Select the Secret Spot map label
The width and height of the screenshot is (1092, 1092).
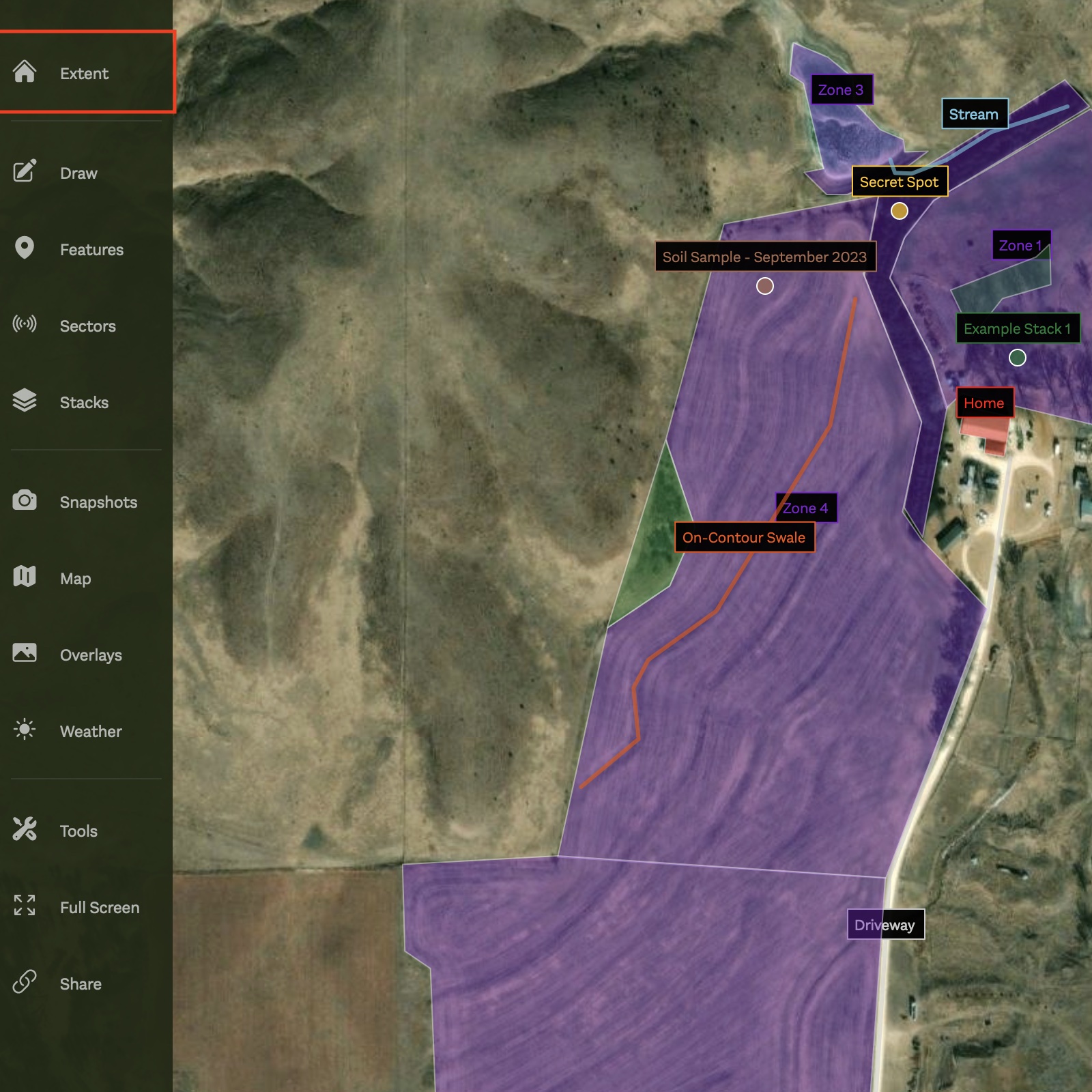[899, 182]
